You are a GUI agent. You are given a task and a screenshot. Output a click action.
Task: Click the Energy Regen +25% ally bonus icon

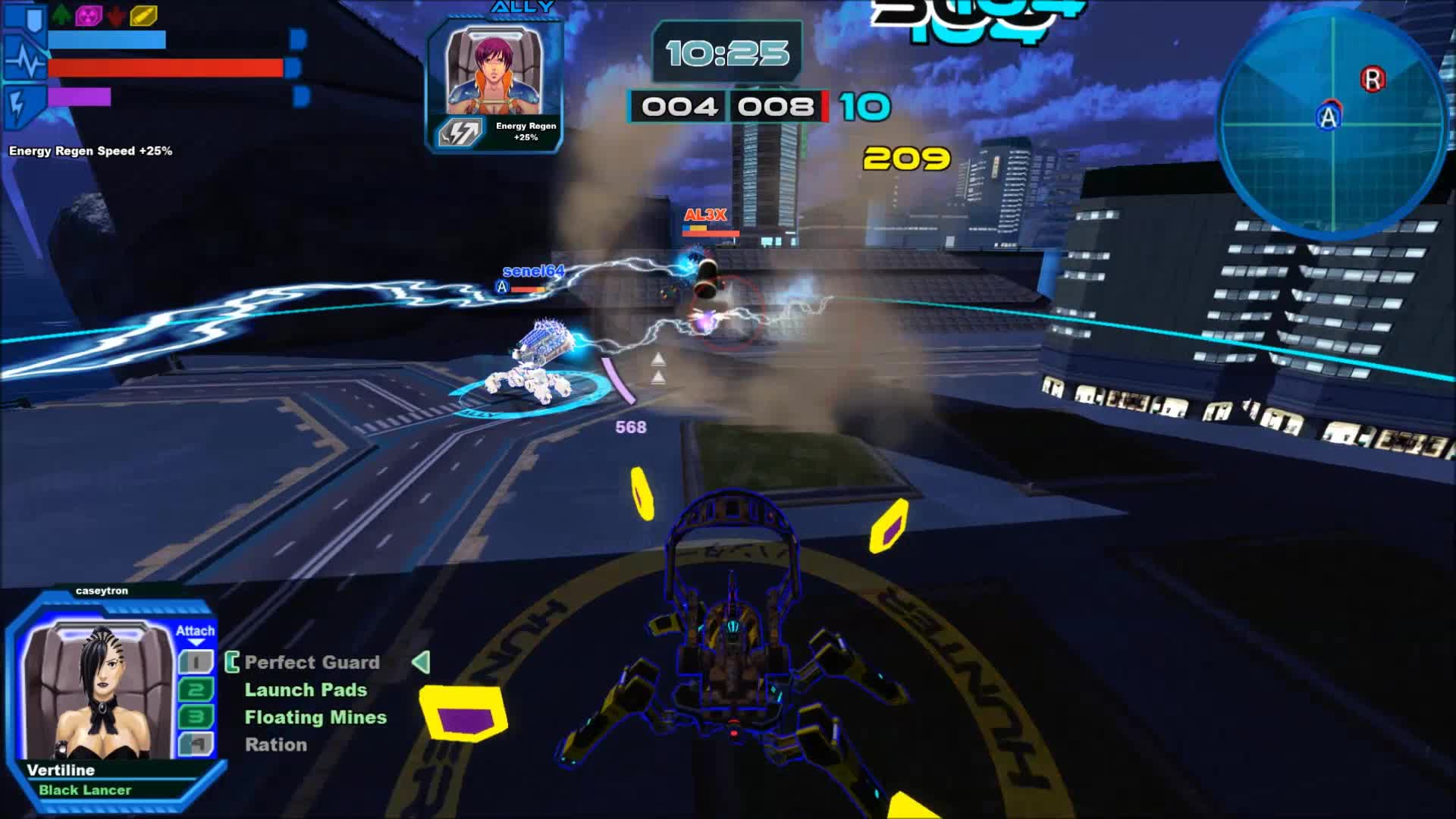(x=460, y=133)
